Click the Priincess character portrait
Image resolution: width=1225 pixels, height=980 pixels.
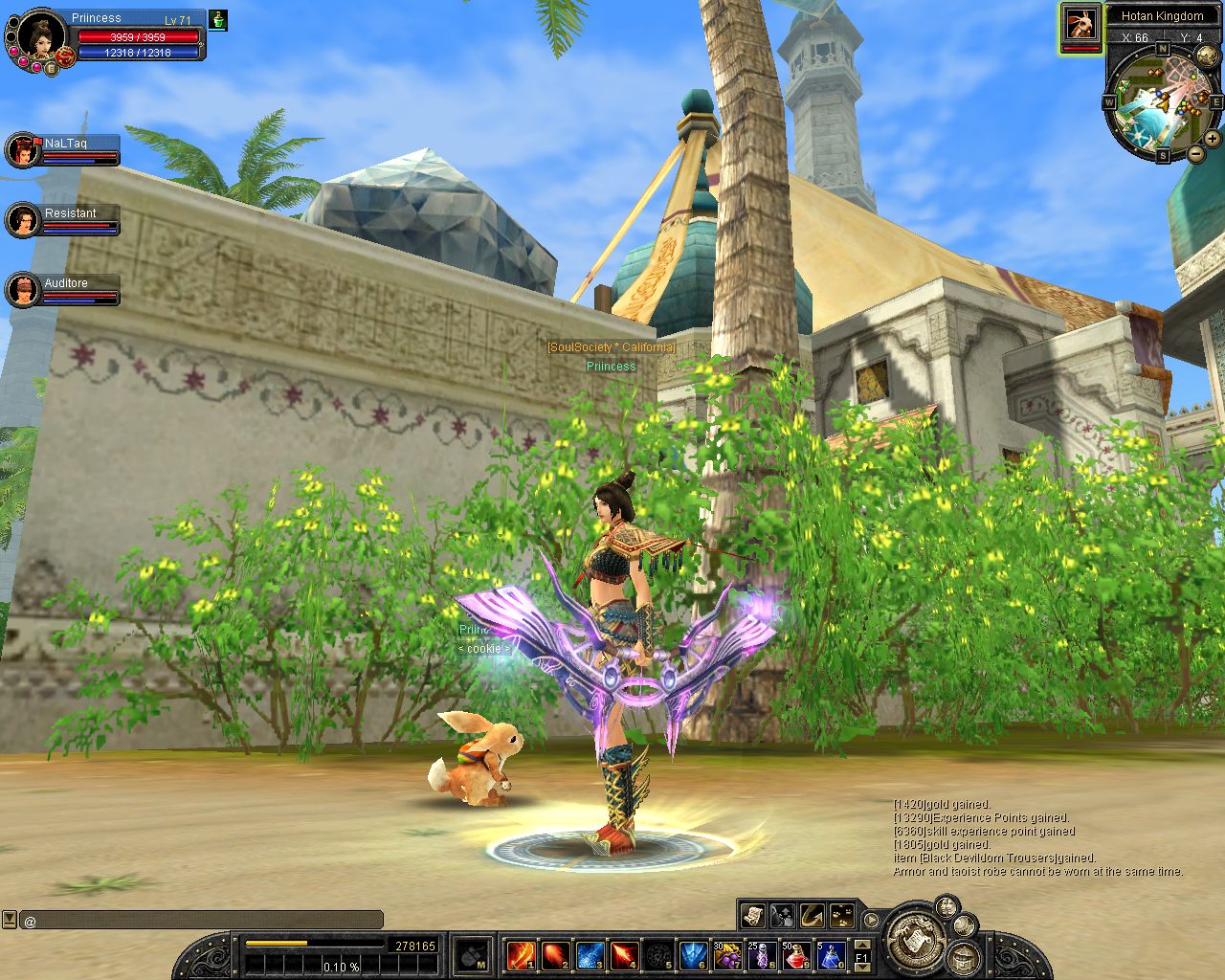[40, 37]
